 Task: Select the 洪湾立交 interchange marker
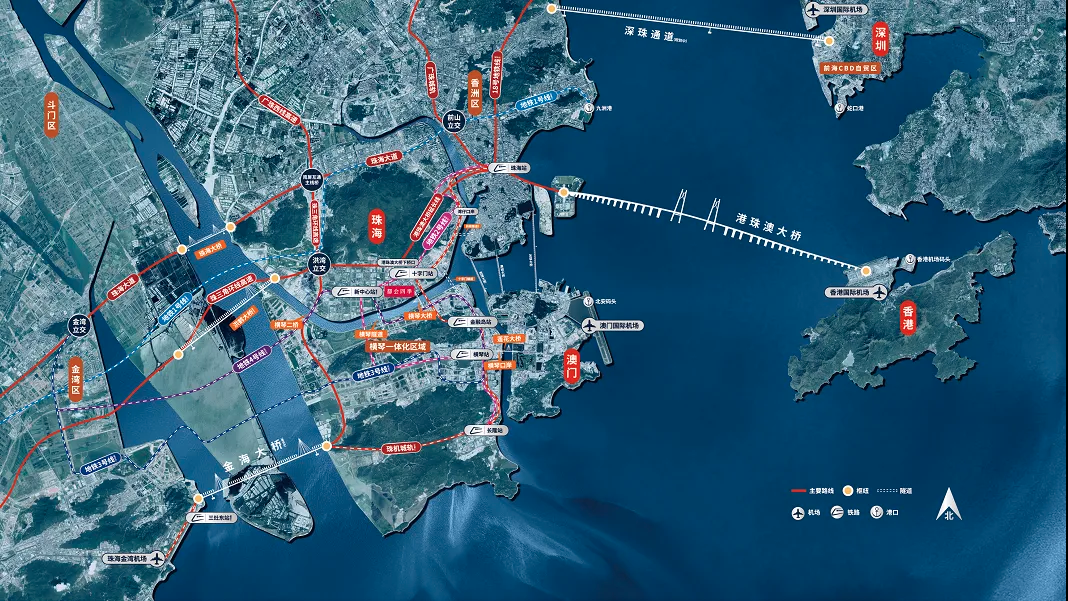point(316,263)
